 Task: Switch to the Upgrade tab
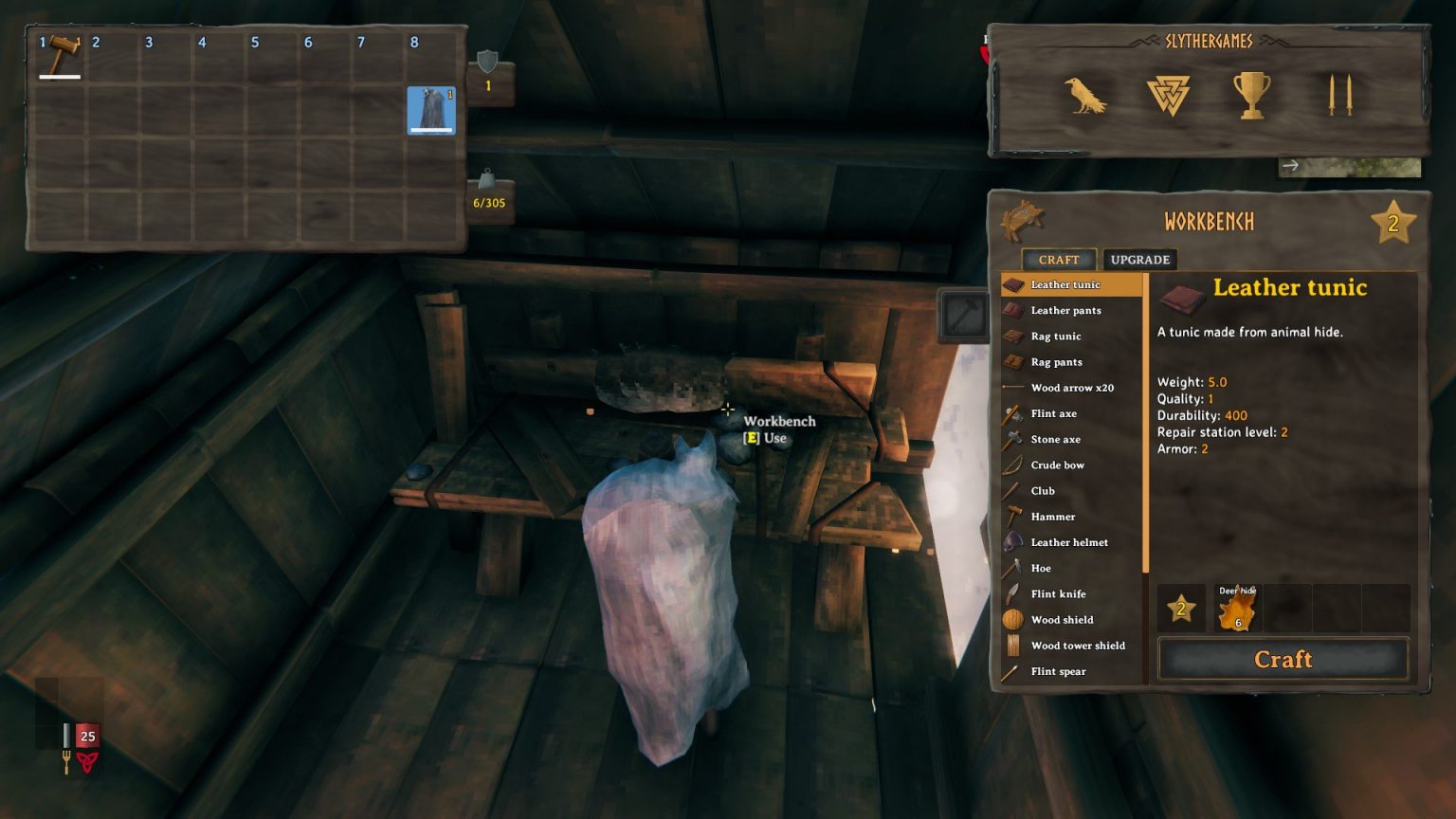tap(1139, 259)
